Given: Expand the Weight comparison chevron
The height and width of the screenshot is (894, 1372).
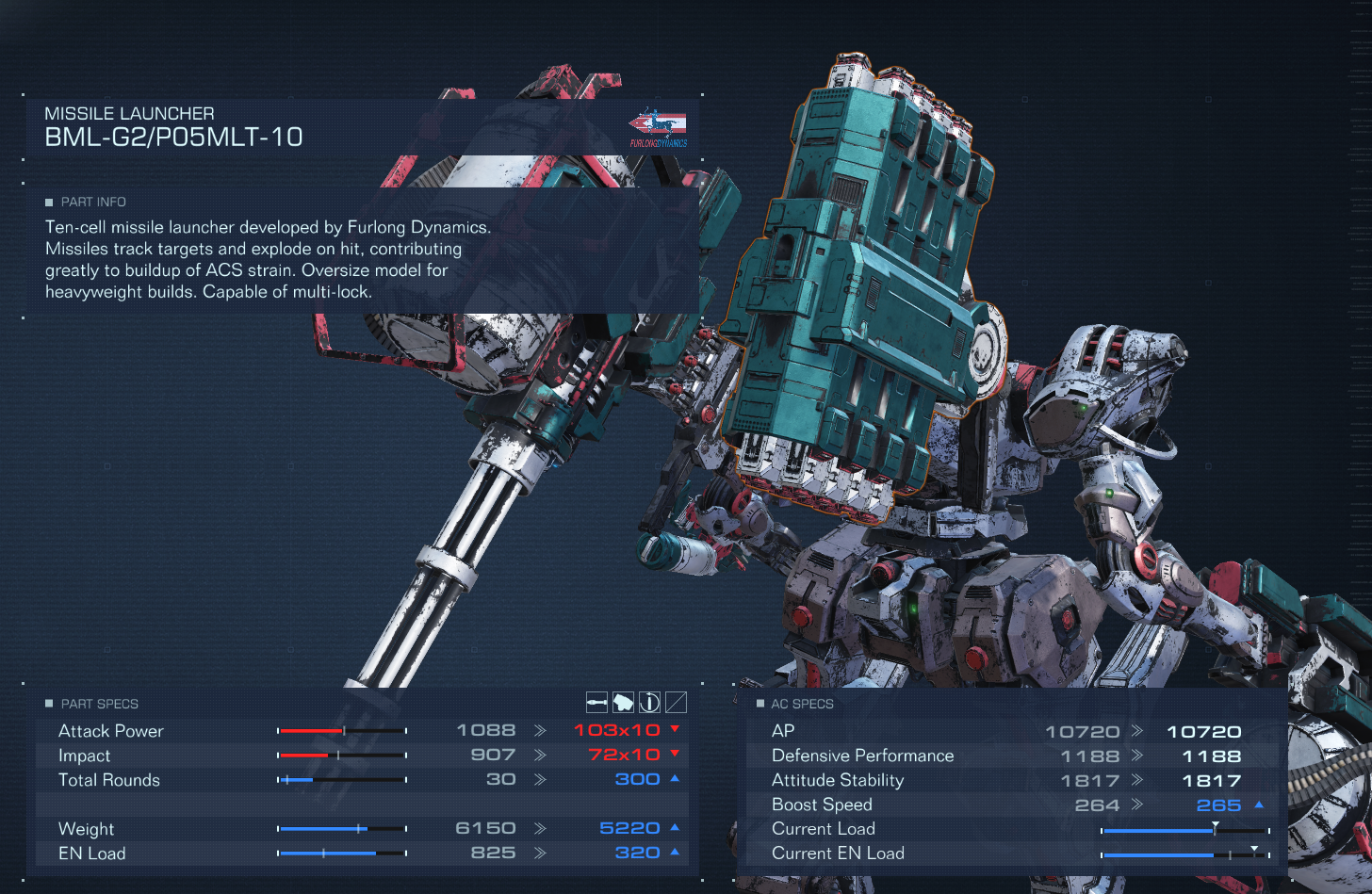Looking at the screenshot, I should pos(542,827).
